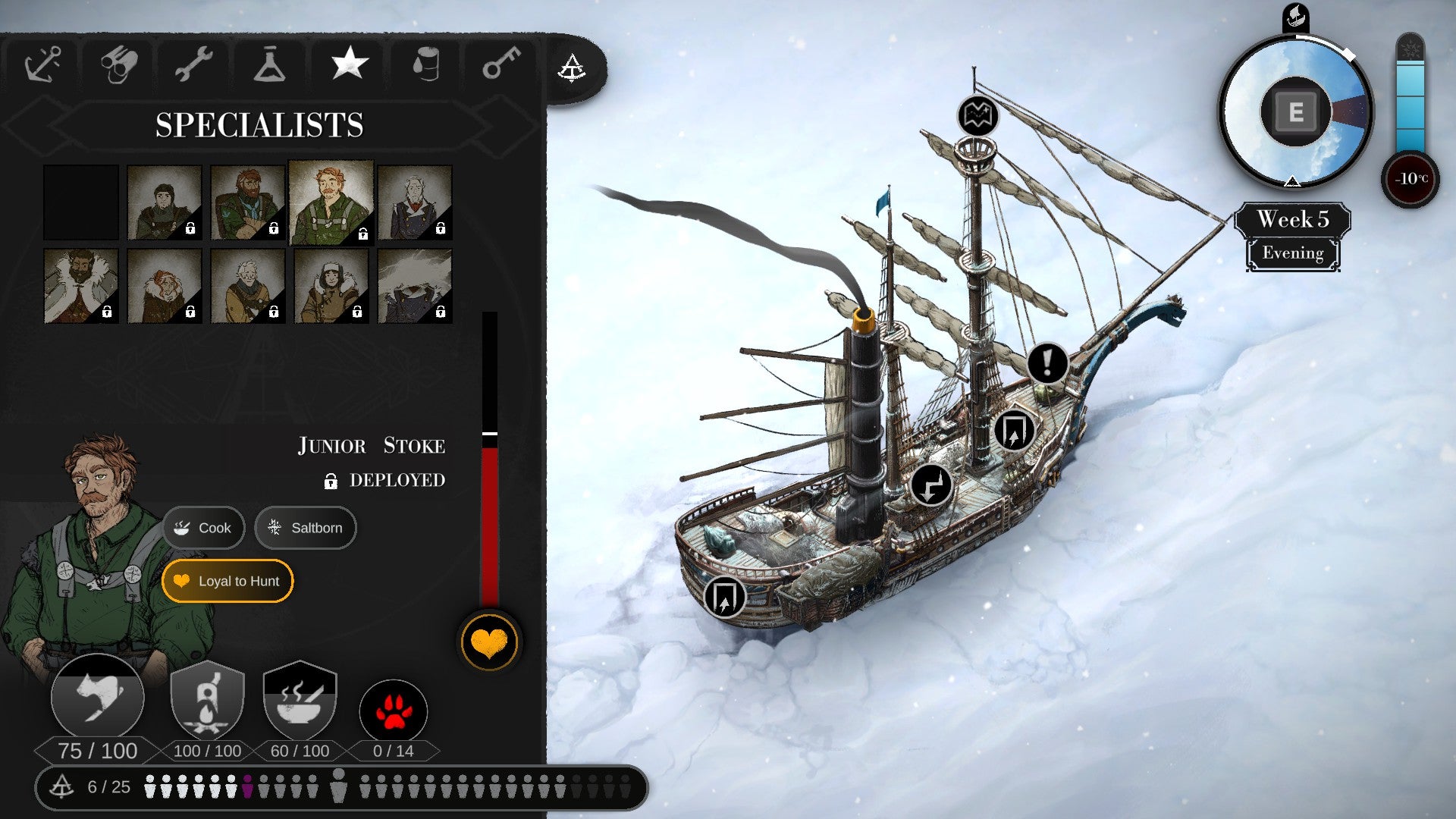The image size is (1456, 819).
Task: Click the Cook trait badge
Action: click(203, 528)
